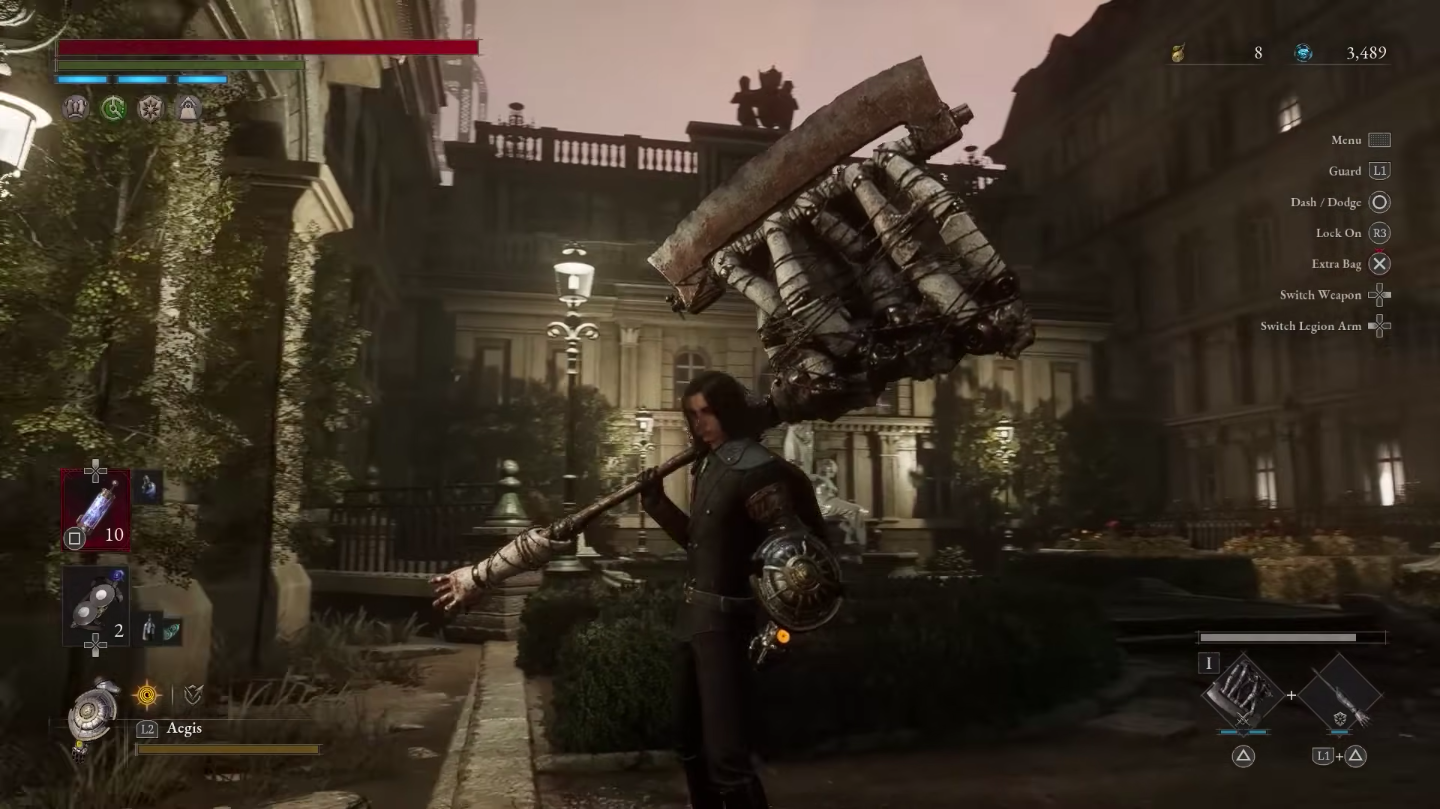The width and height of the screenshot is (1440, 809).
Task: Click the weapon durability bar bottom right
Action: click(1290, 636)
